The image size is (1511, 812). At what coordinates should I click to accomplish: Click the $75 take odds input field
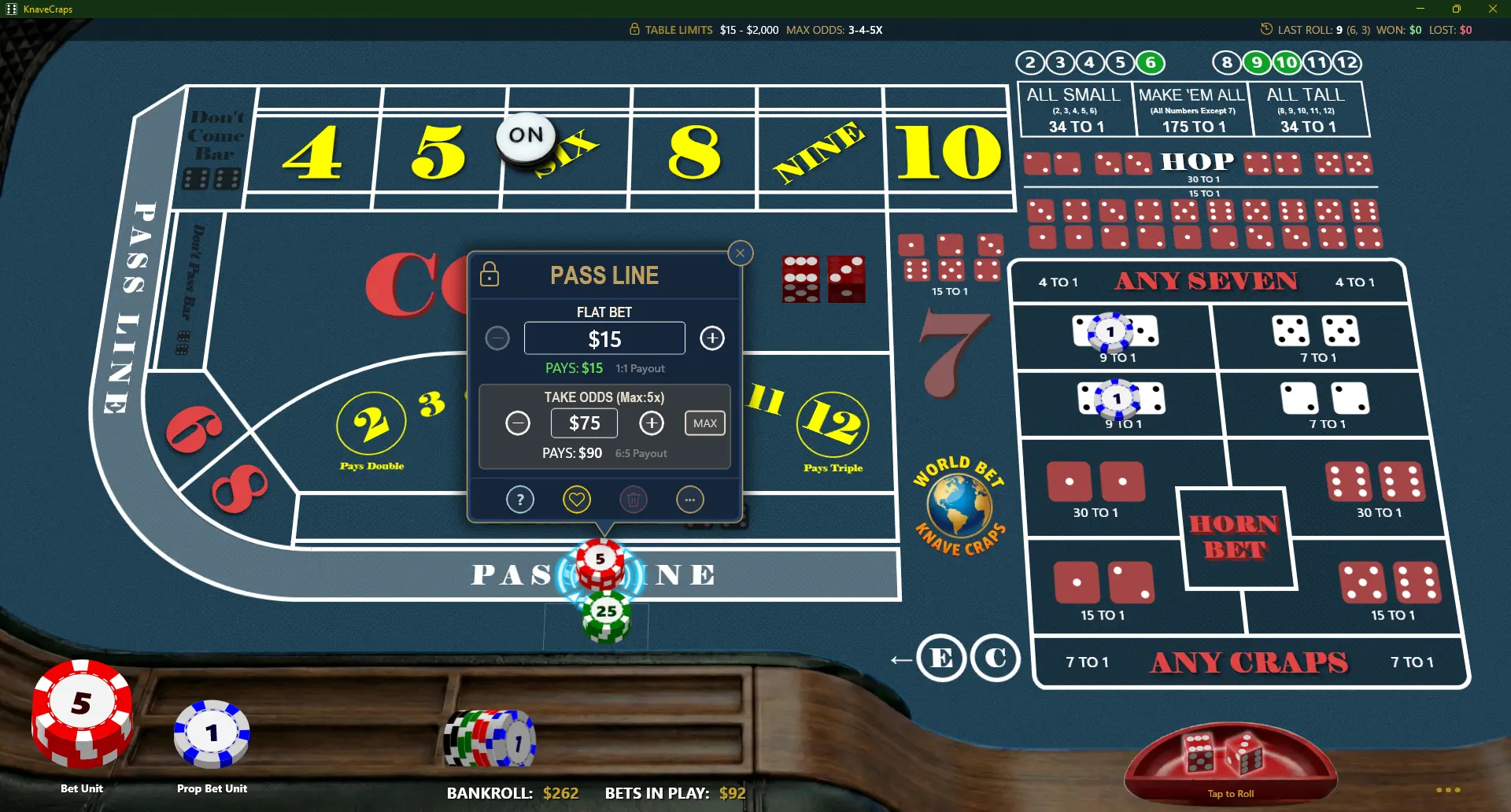coord(584,423)
